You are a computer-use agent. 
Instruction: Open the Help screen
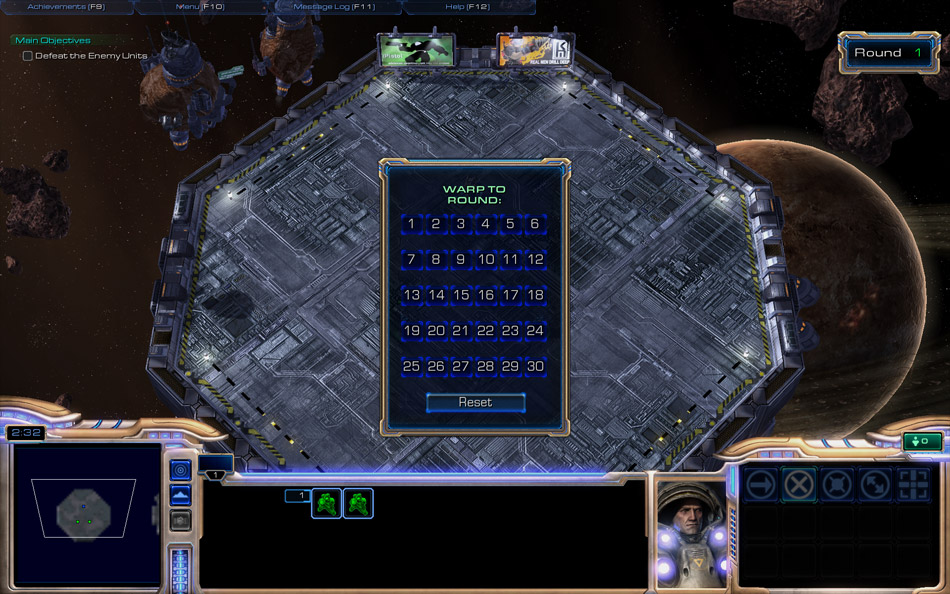click(x=467, y=7)
